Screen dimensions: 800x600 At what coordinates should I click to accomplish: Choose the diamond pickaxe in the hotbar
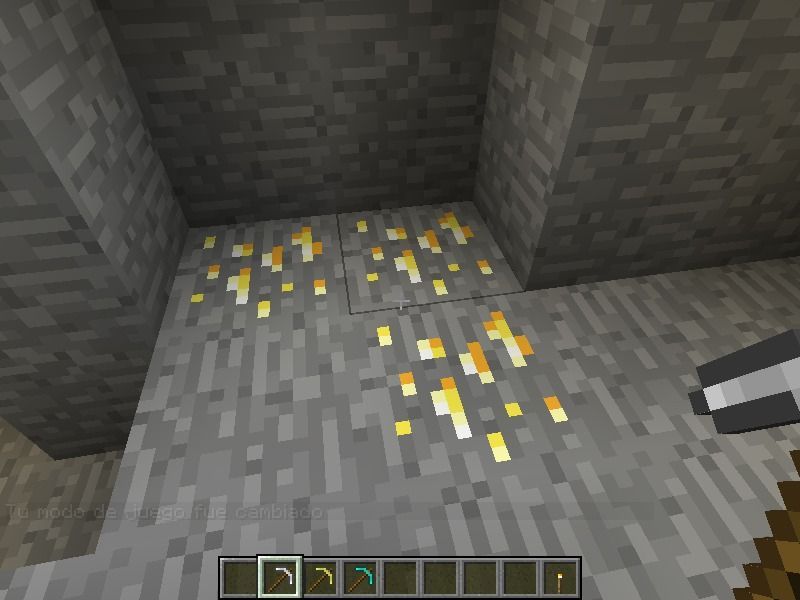click(359, 577)
